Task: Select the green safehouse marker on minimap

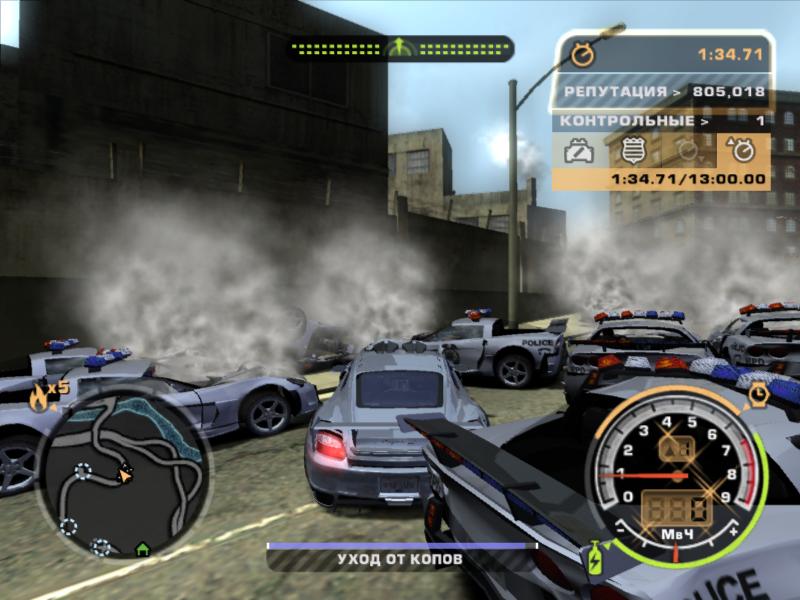Action: [142, 548]
